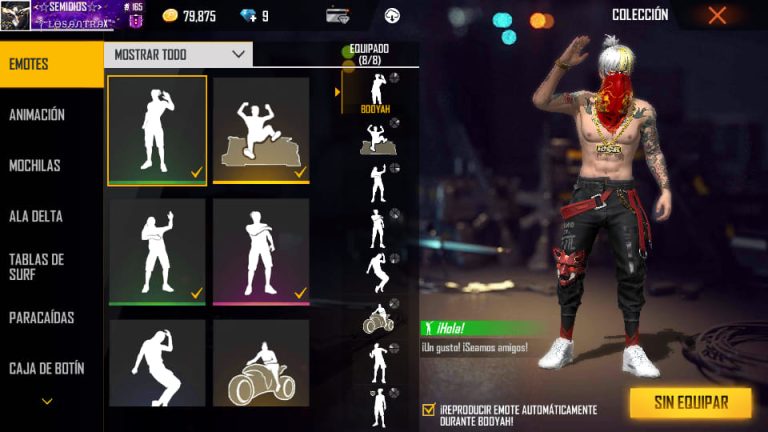Screen dimensions: 768x432
Task: Toggle auto-play emote during Booyah checkbox
Action: (x=429, y=410)
